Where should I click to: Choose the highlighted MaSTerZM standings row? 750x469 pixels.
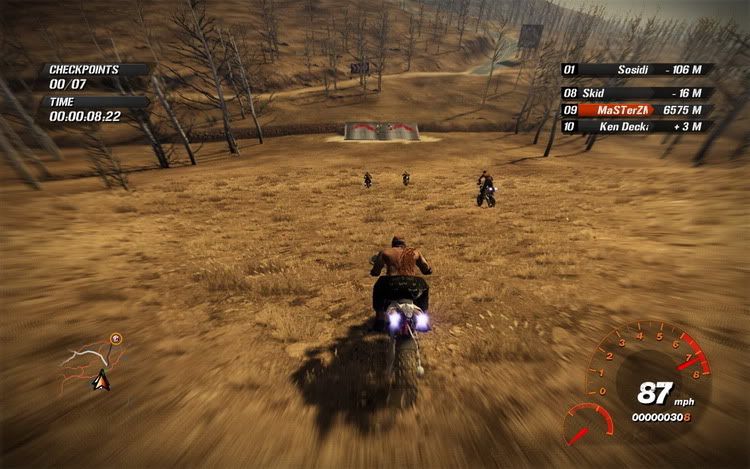[636, 110]
